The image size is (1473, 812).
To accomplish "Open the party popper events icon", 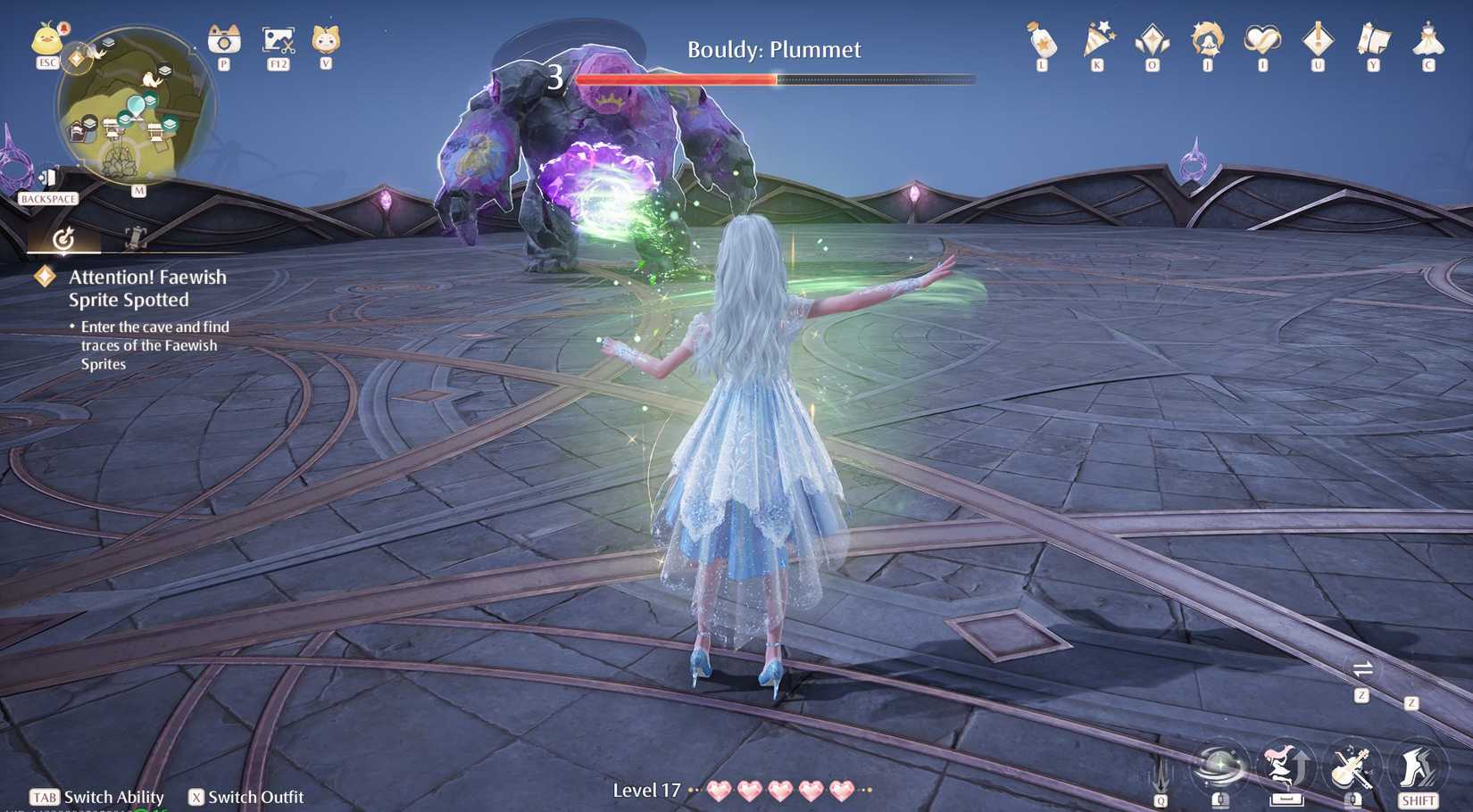I will [x=1095, y=40].
